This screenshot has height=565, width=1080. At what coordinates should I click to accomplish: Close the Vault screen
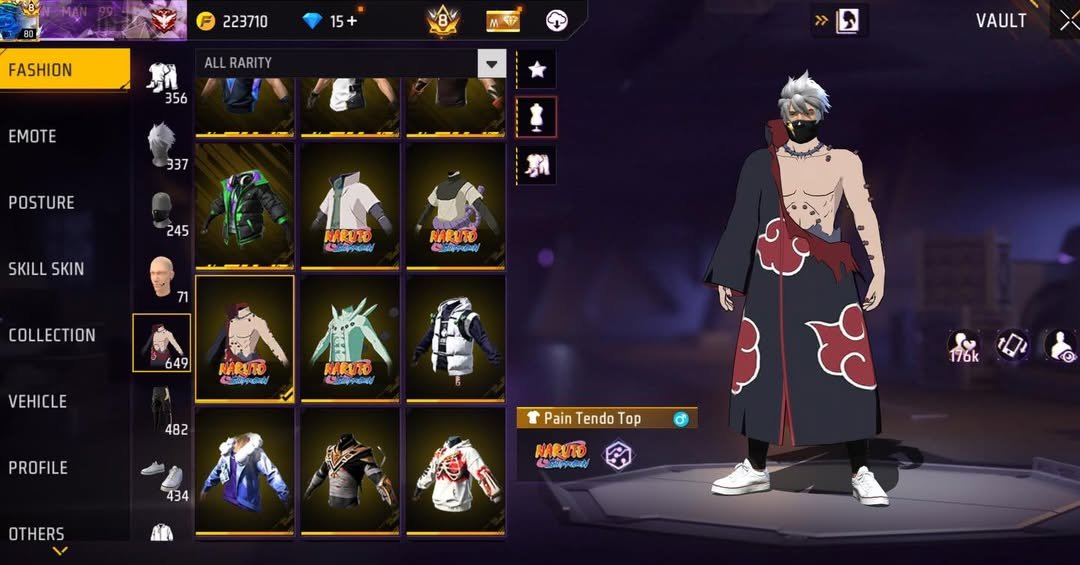point(1068,21)
